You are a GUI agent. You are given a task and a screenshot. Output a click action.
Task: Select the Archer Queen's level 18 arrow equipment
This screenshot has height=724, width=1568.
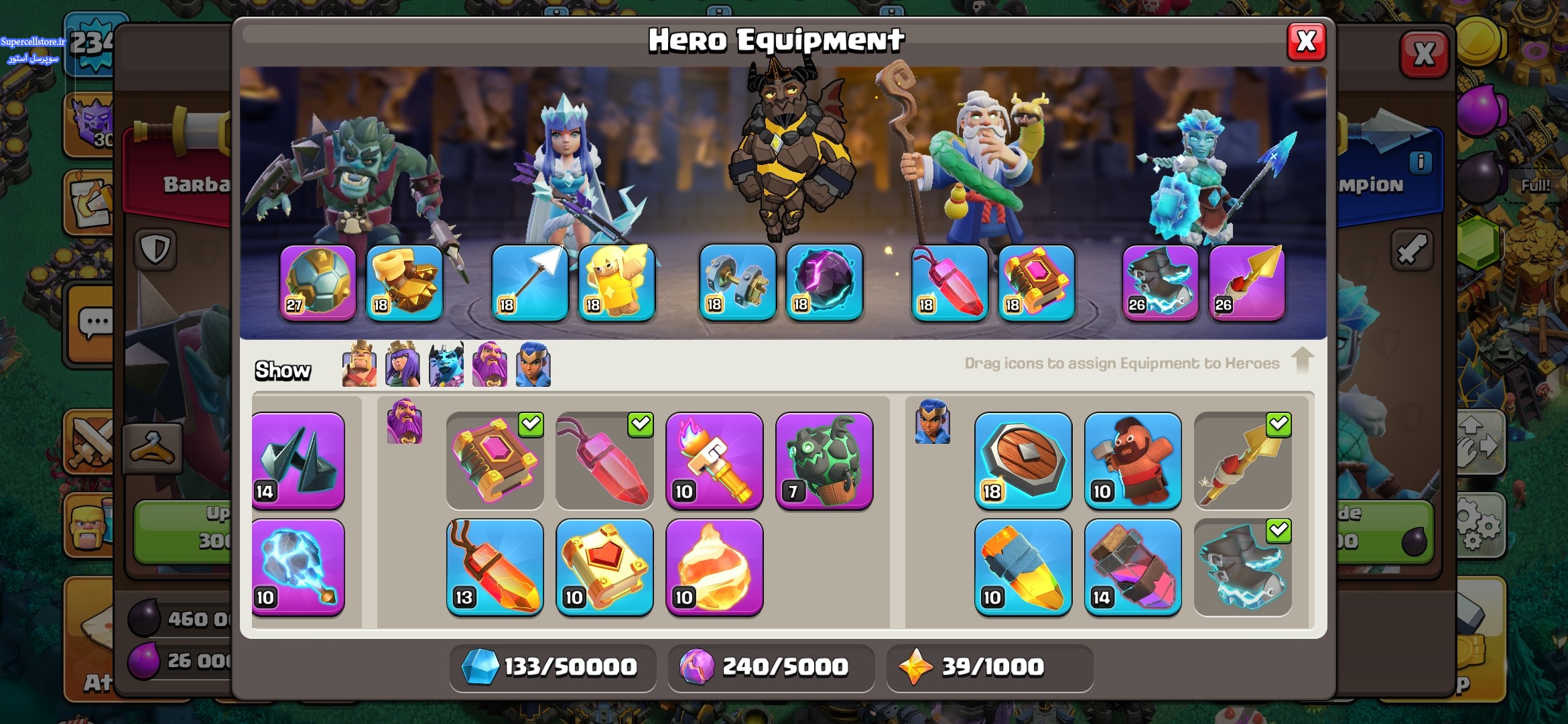tap(529, 282)
